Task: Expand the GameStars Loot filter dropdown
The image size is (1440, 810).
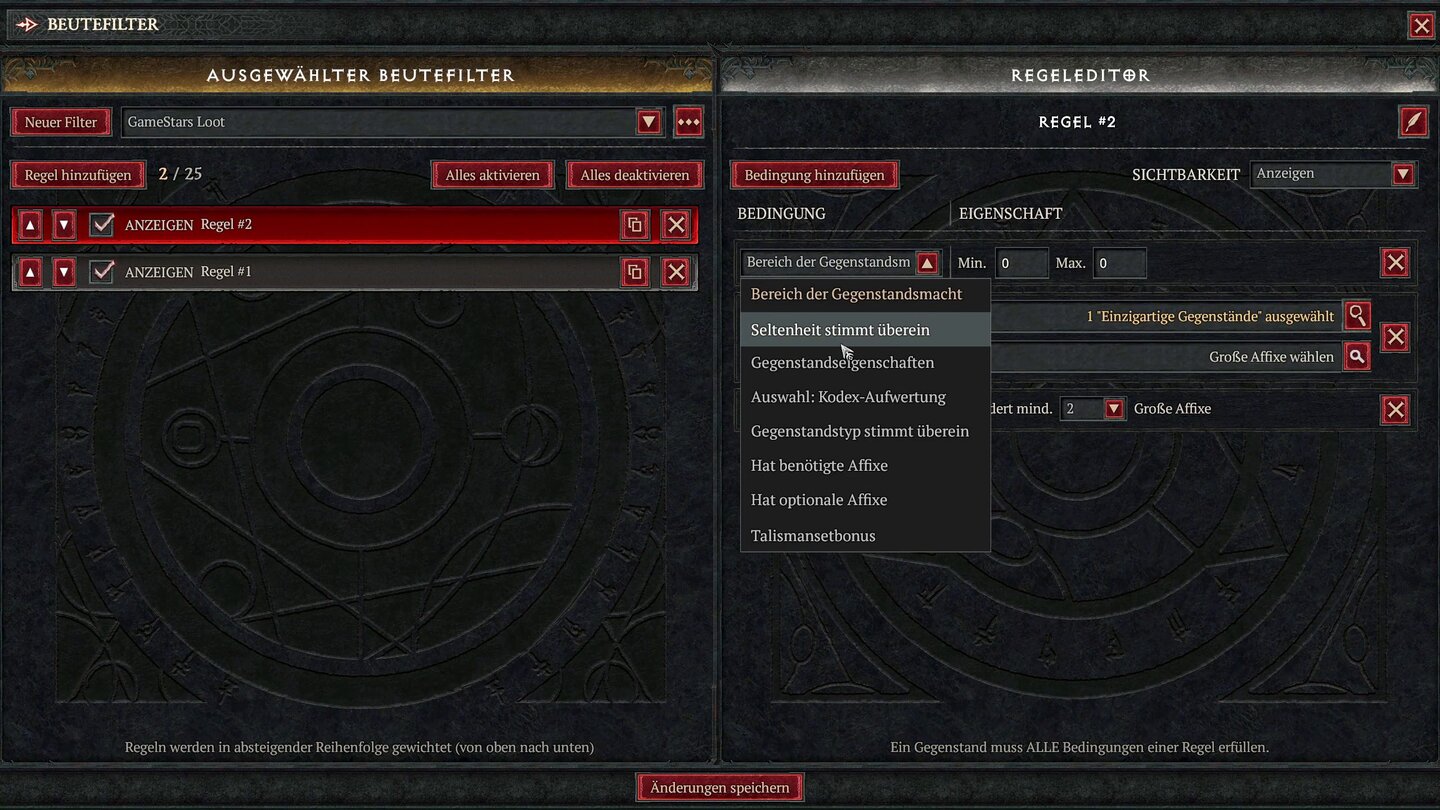Action: [648, 121]
